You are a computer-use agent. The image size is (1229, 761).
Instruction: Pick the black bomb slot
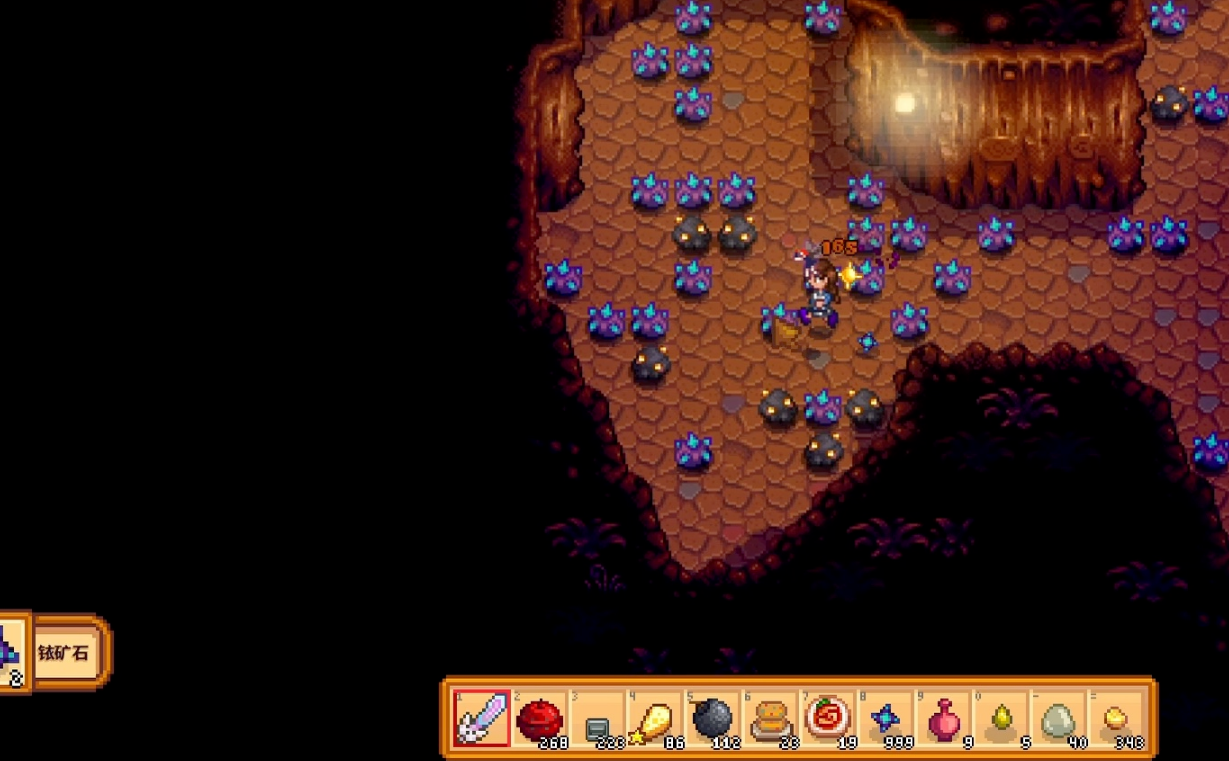click(712, 718)
